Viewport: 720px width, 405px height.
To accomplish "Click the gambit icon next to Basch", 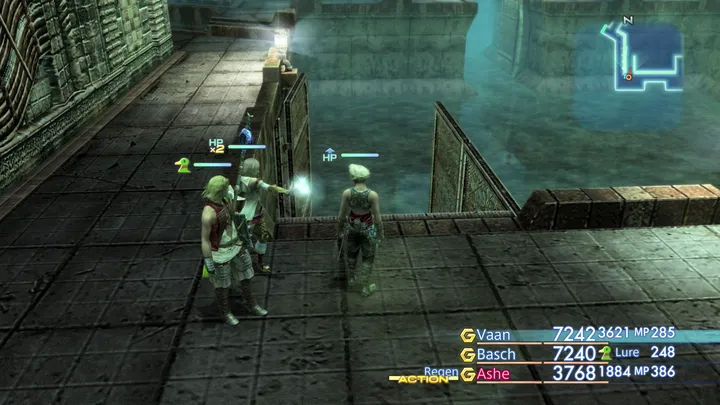I will [x=467, y=354].
